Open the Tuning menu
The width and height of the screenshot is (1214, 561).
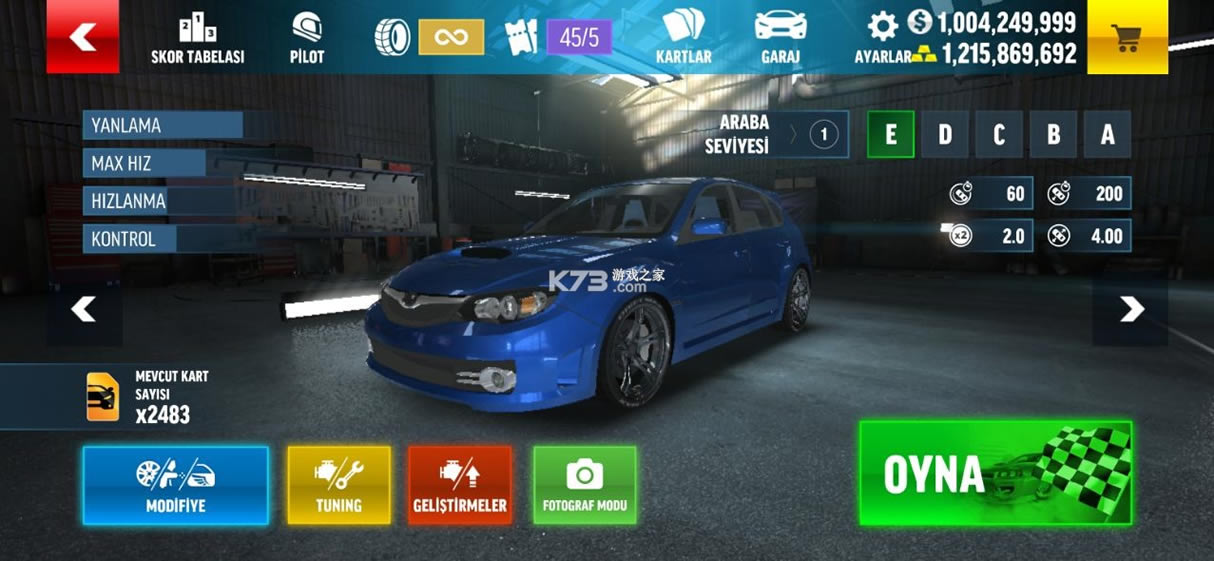[x=339, y=485]
